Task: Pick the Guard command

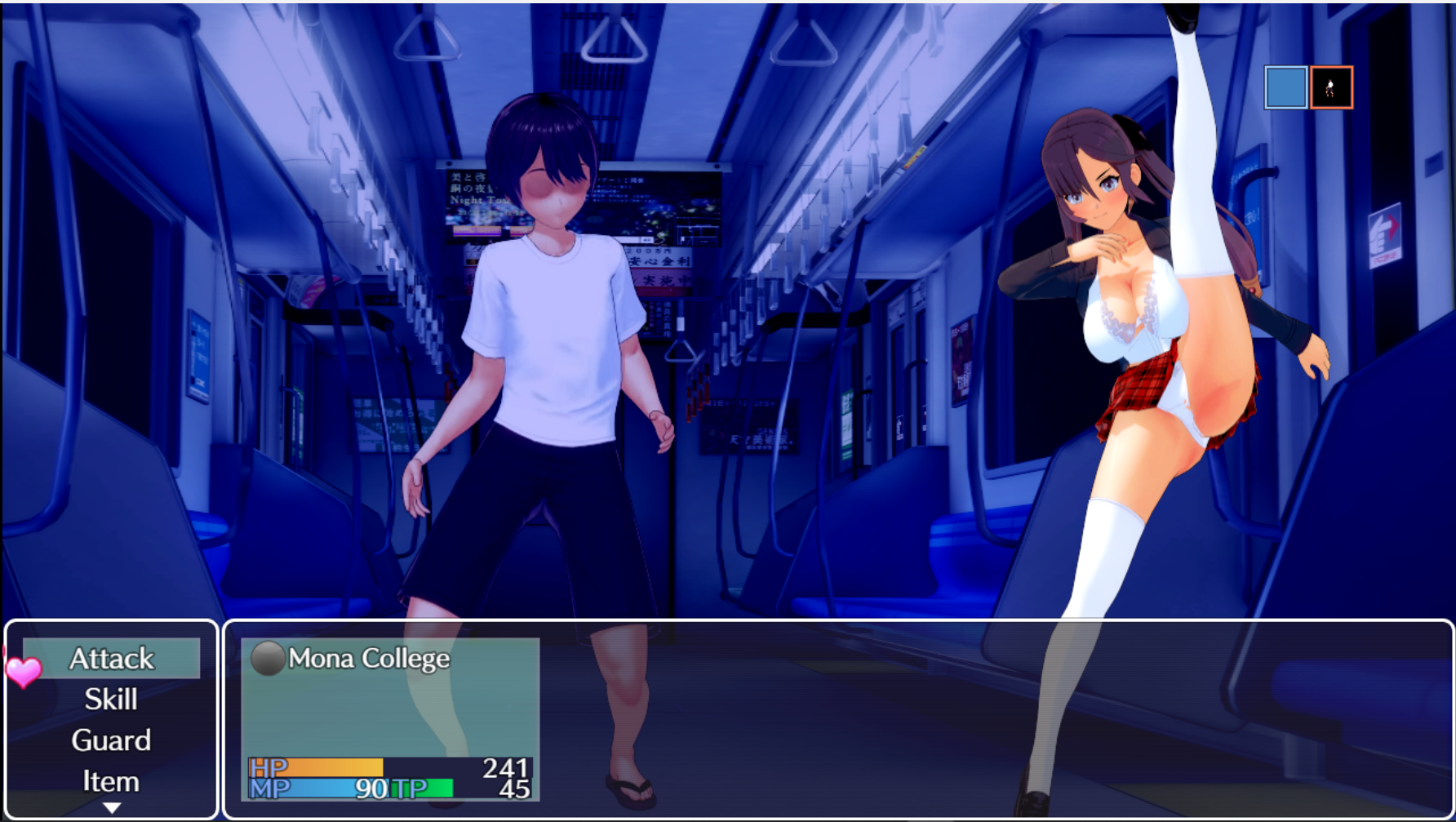Action: [112, 740]
